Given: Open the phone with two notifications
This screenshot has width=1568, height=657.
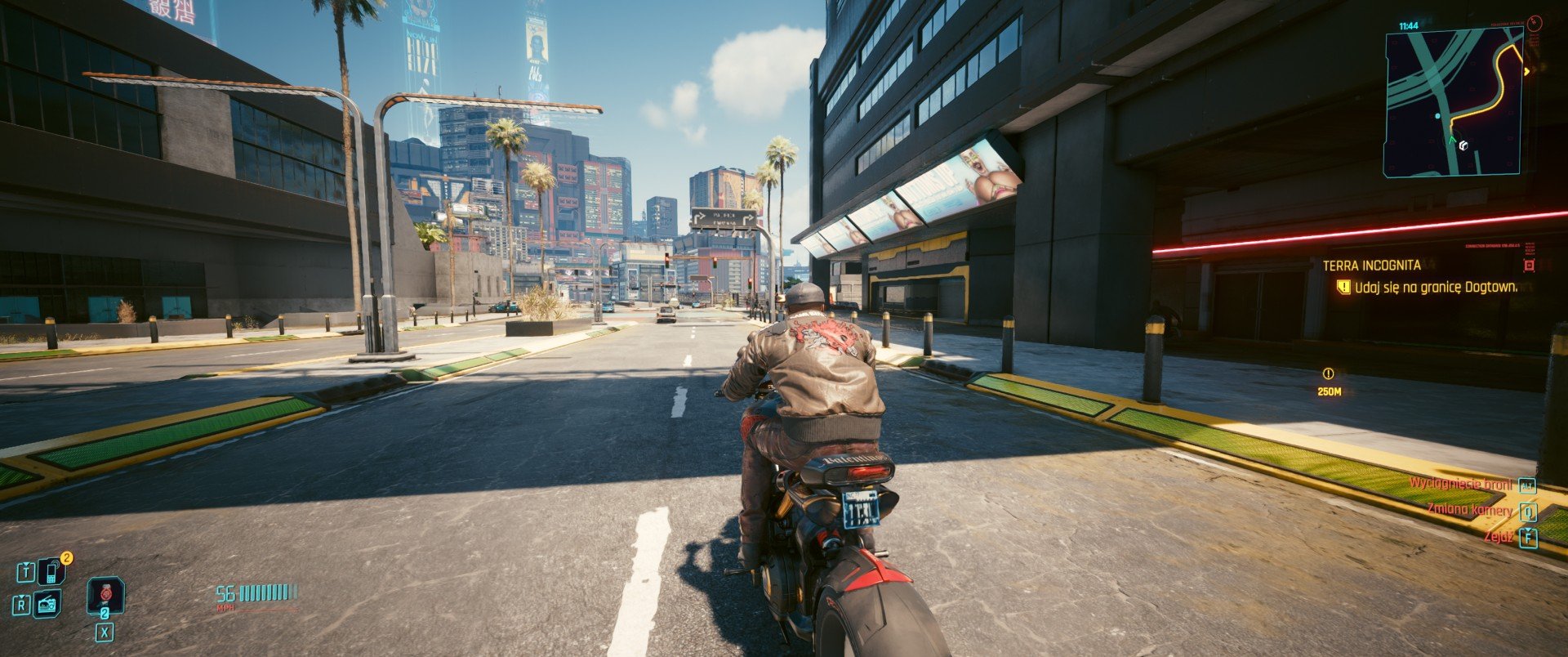Looking at the screenshot, I should pyautogui.click(x=51, y=571).
